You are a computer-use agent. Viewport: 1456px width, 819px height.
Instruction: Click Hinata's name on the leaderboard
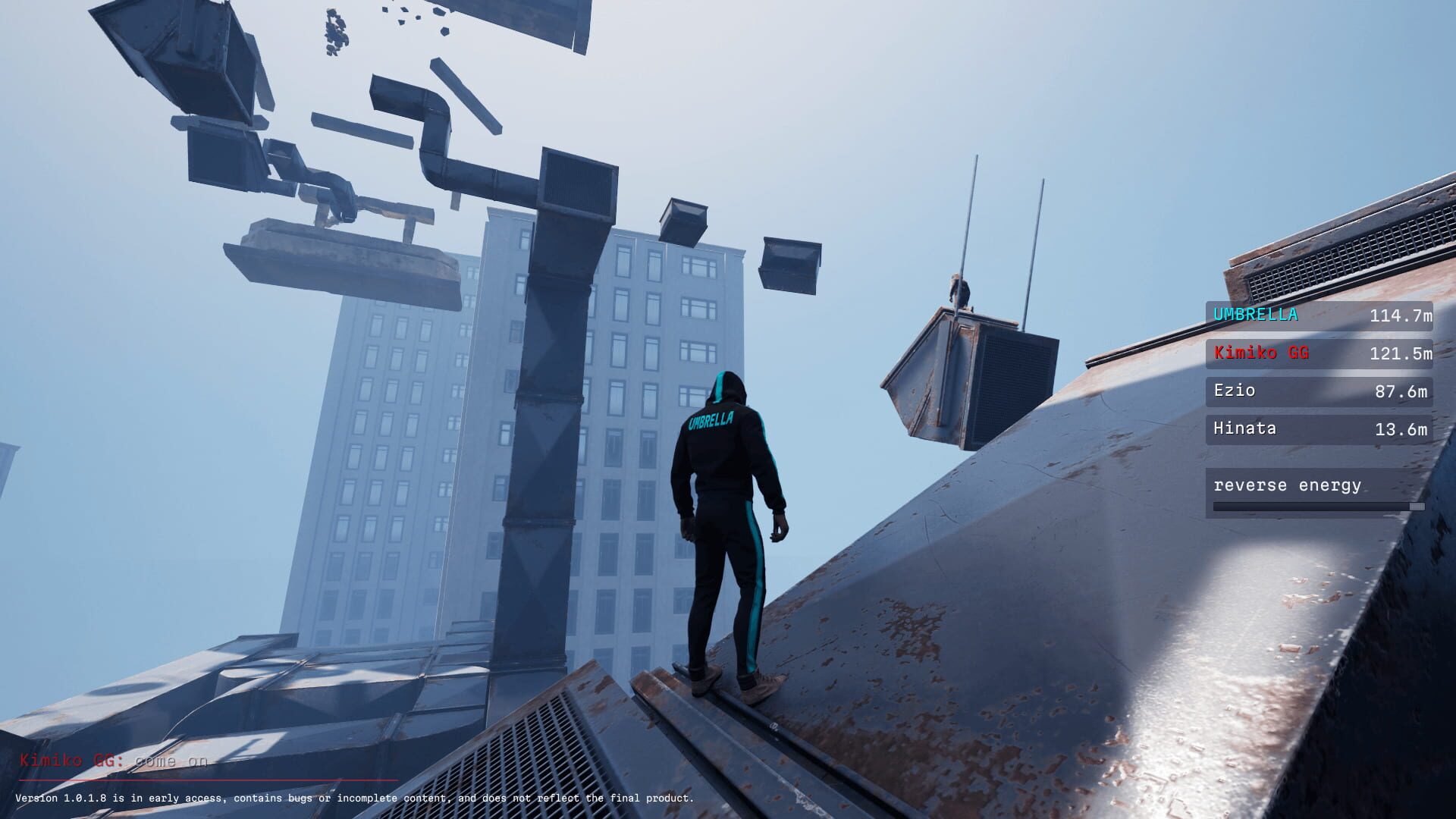pos(1244,428)
